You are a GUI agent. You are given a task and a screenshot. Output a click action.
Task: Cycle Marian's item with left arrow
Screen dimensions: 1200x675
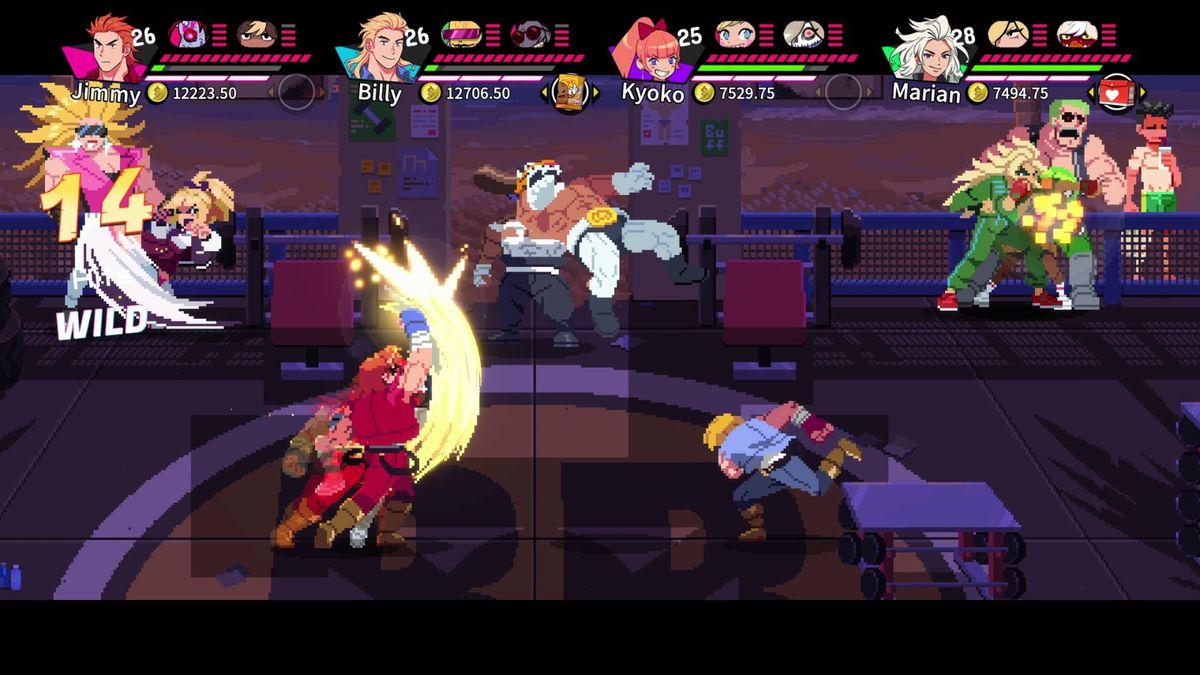point(1090,93)
